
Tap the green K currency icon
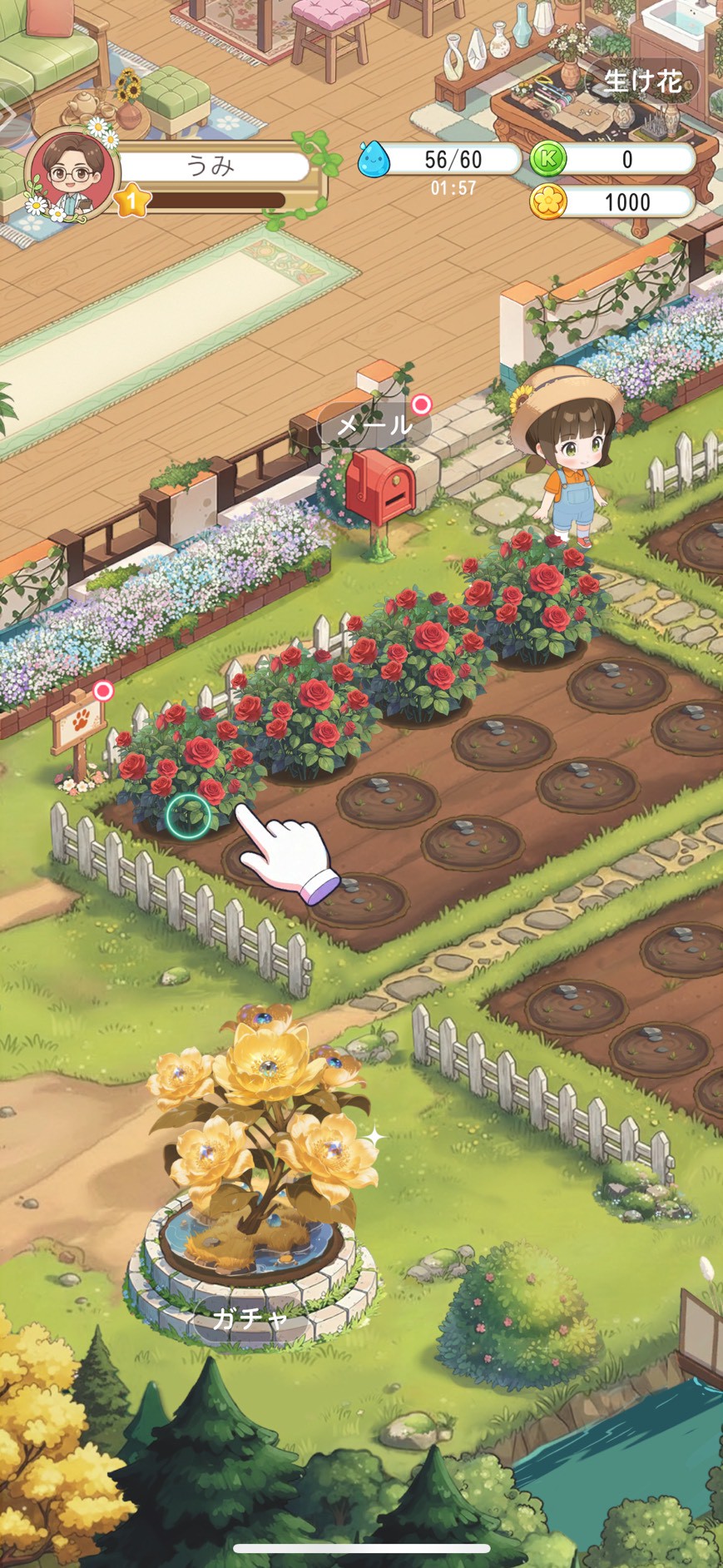click(547, 158)
